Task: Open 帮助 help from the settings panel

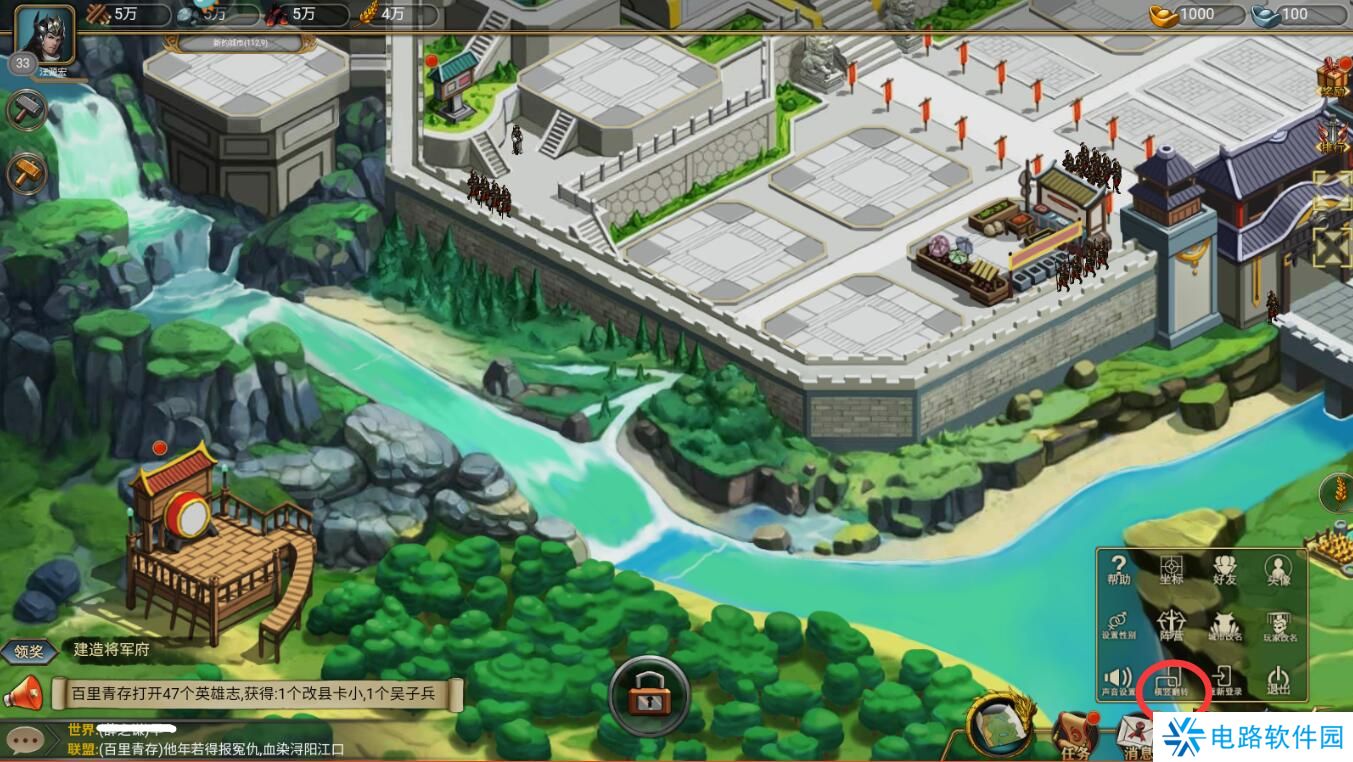Action: 1119,571
